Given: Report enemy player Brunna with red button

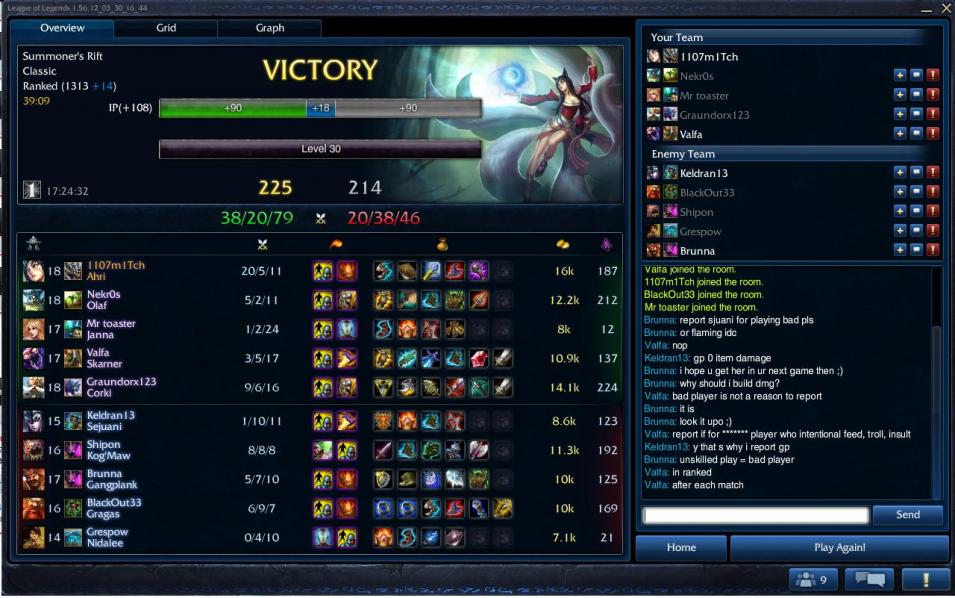Looking at the screenshot, I should (933, 250).
